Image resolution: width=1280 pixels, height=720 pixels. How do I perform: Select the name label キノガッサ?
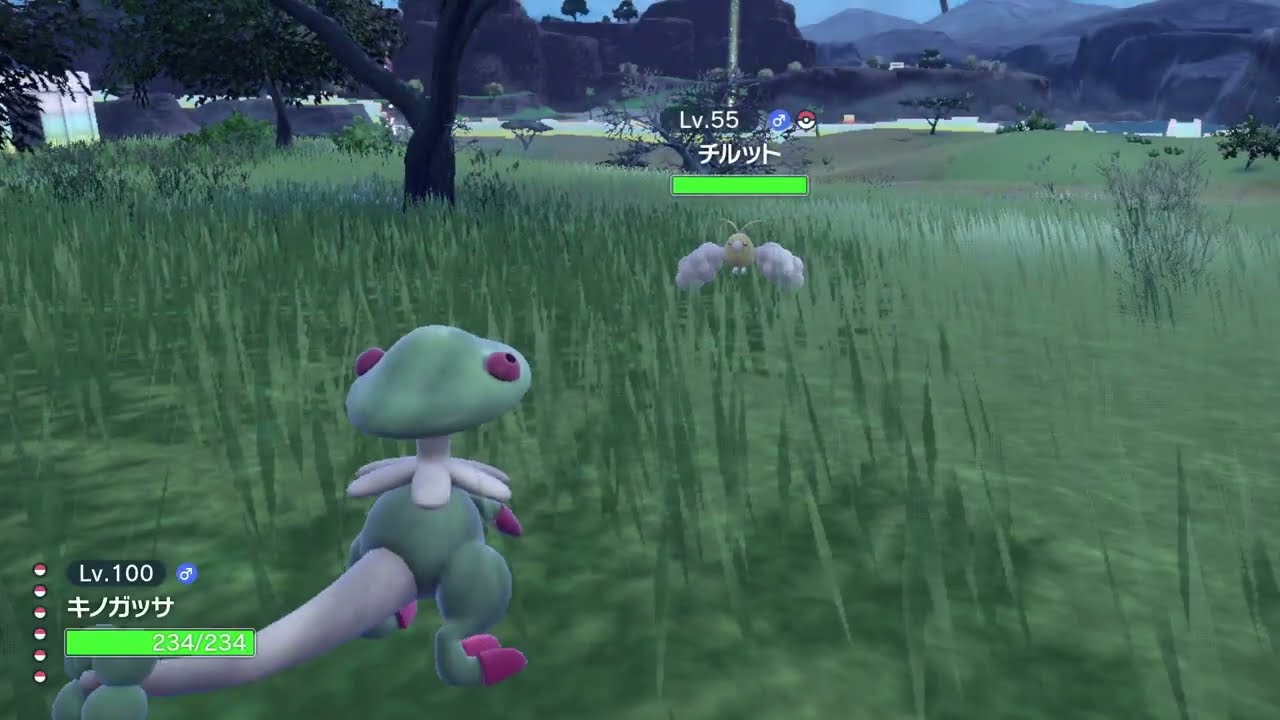pyautogui.click(x=120, y=604)
